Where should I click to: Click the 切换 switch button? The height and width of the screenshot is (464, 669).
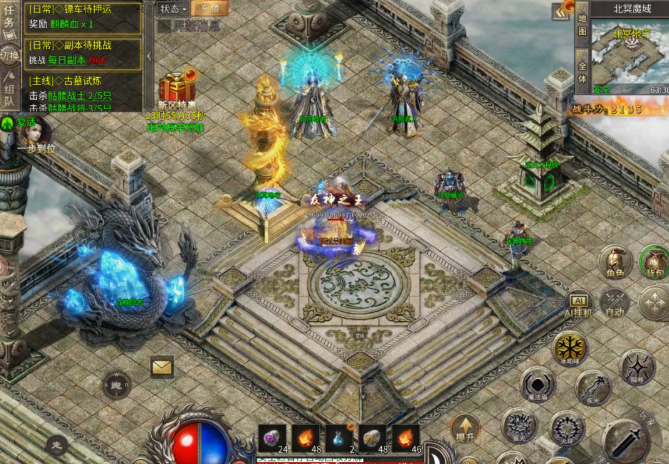coord(9,55)
